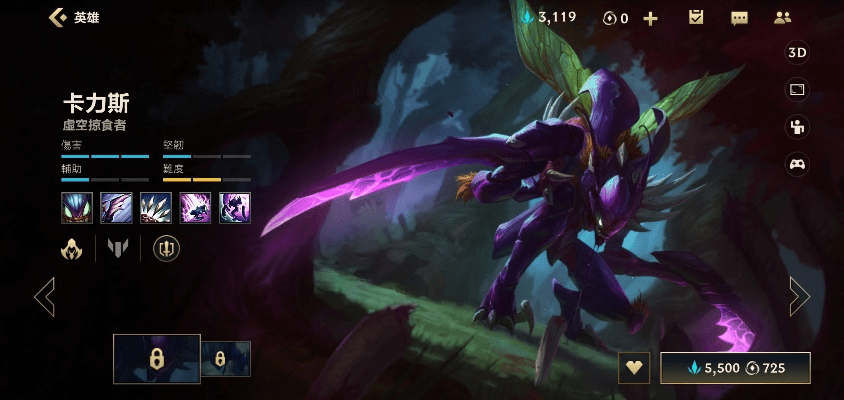The height and width of the screenshot is (400, 844).
Task: Open the circular sword emblem icon
Action: pyautogui.click(x=166, y=248)
